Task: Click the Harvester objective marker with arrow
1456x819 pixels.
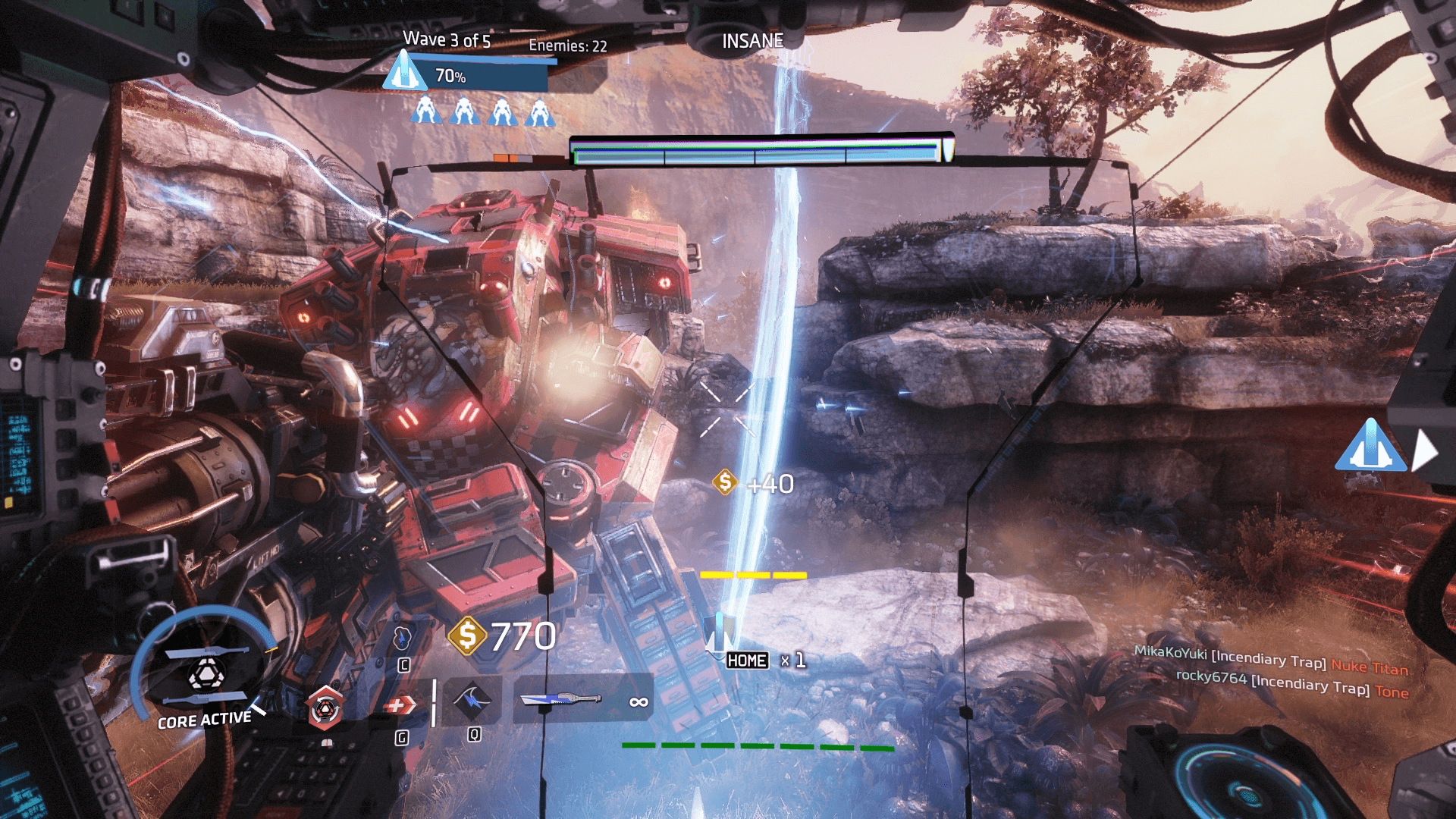Action: (x=1370, y=447)
